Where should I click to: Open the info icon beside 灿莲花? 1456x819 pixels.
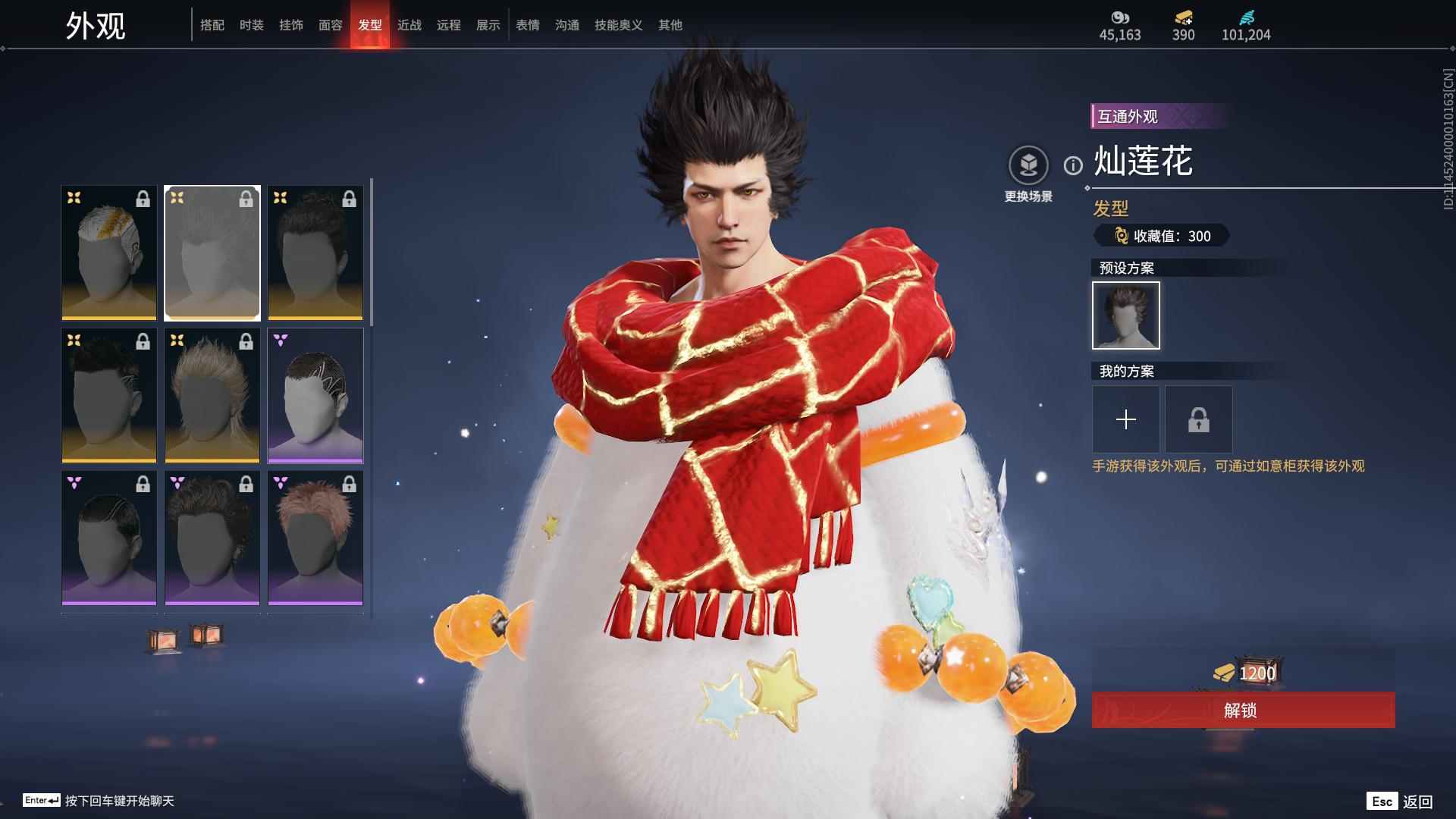pyautogui.click(x=1073, y=165)
